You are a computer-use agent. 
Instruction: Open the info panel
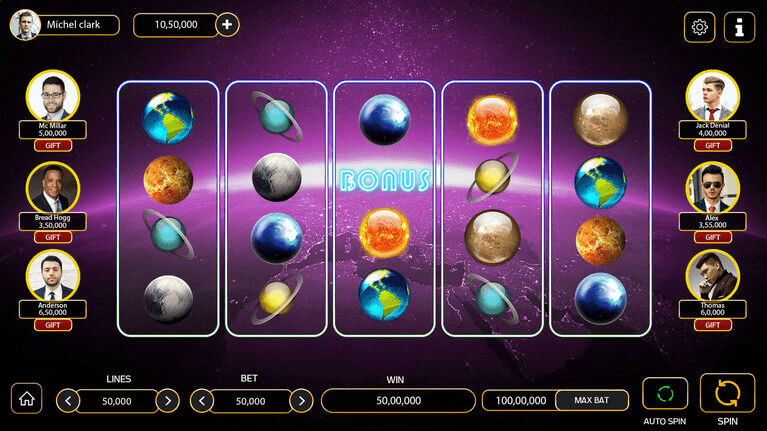point(740,27)
